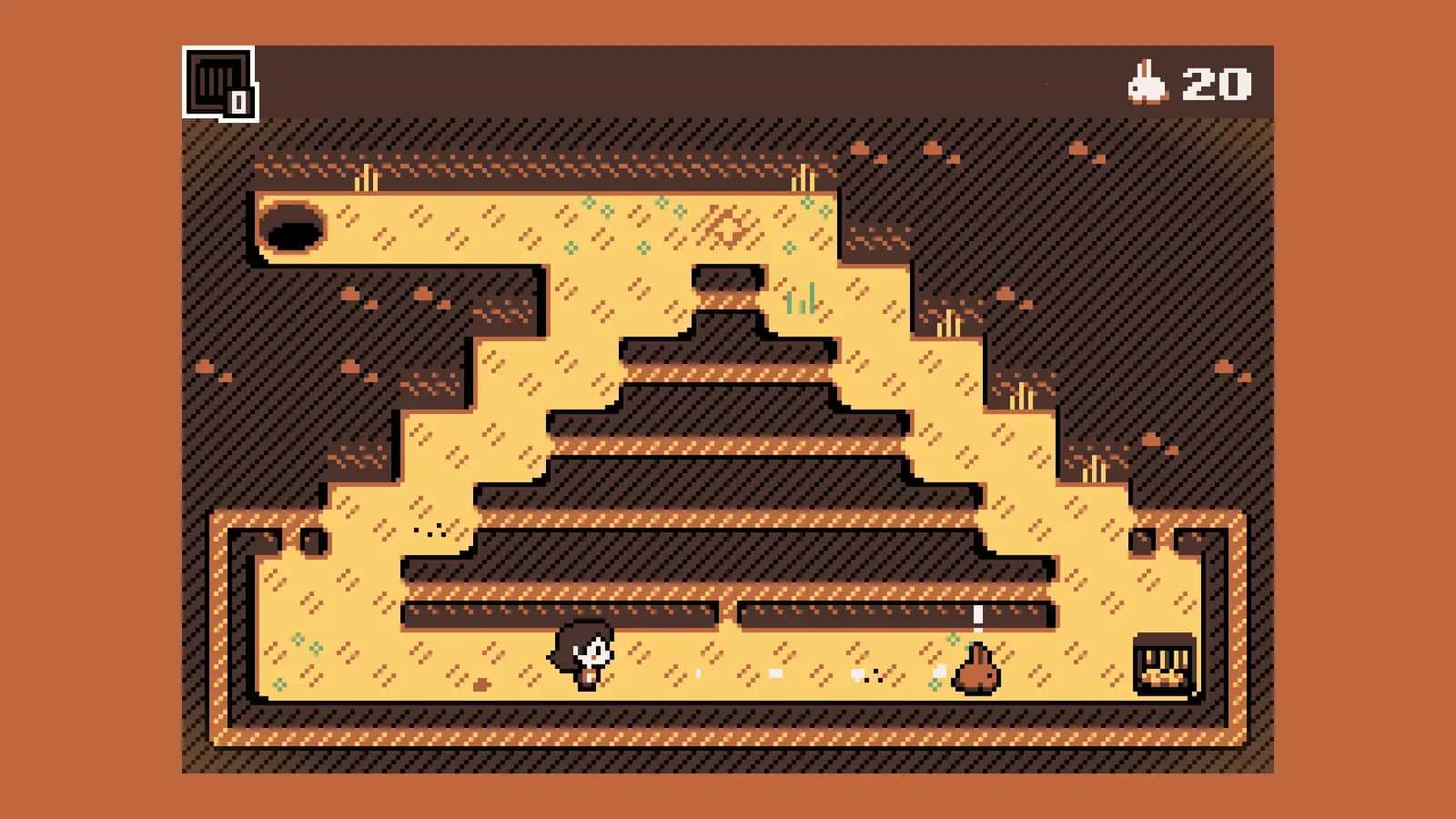Click the pyramid's topmost platform step
Screen dimensions: 1456x819
coord(728,282)
